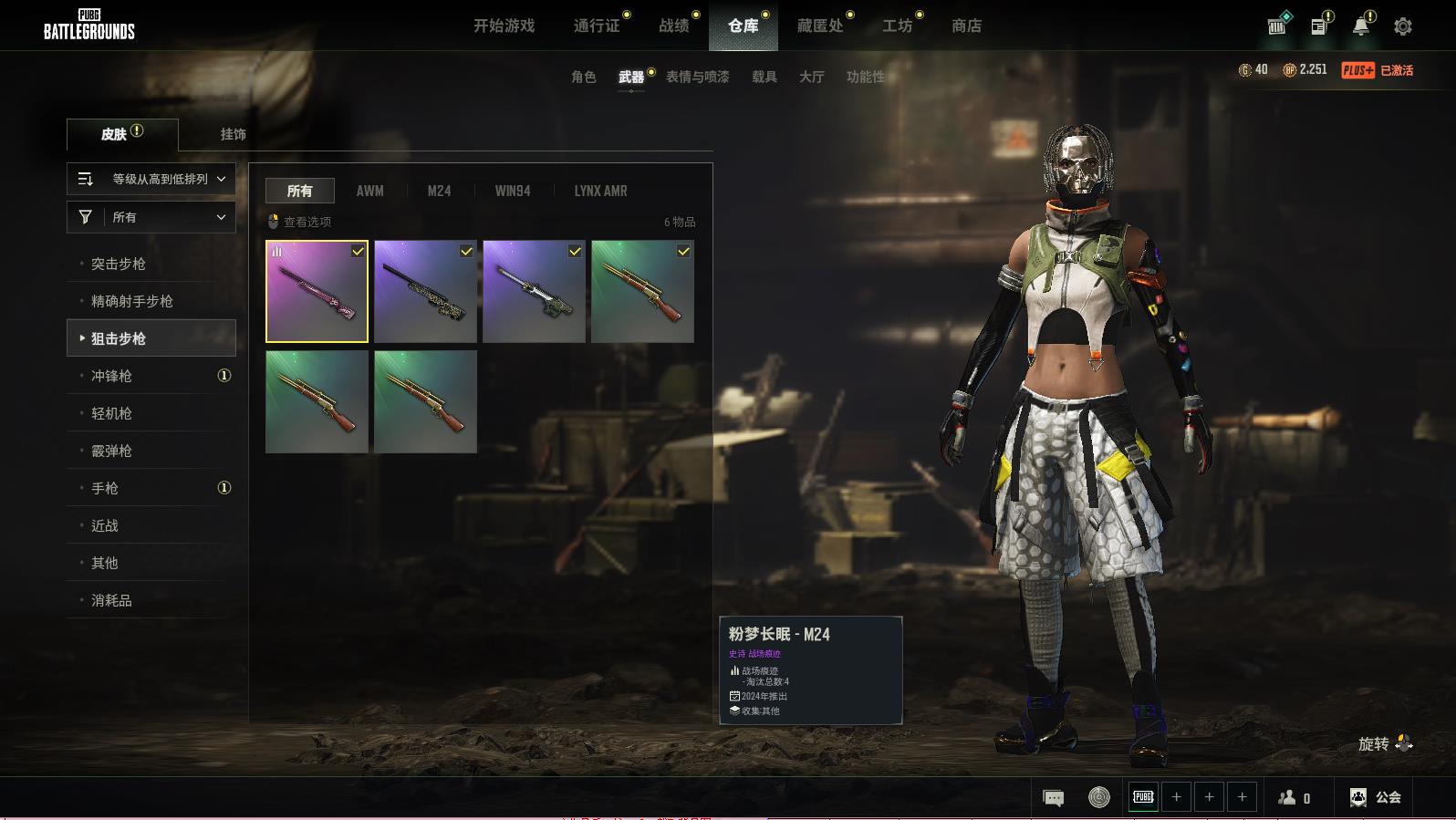Open the 开始游戏 menu
1456x820 pixels.
(x=504, y=26)
